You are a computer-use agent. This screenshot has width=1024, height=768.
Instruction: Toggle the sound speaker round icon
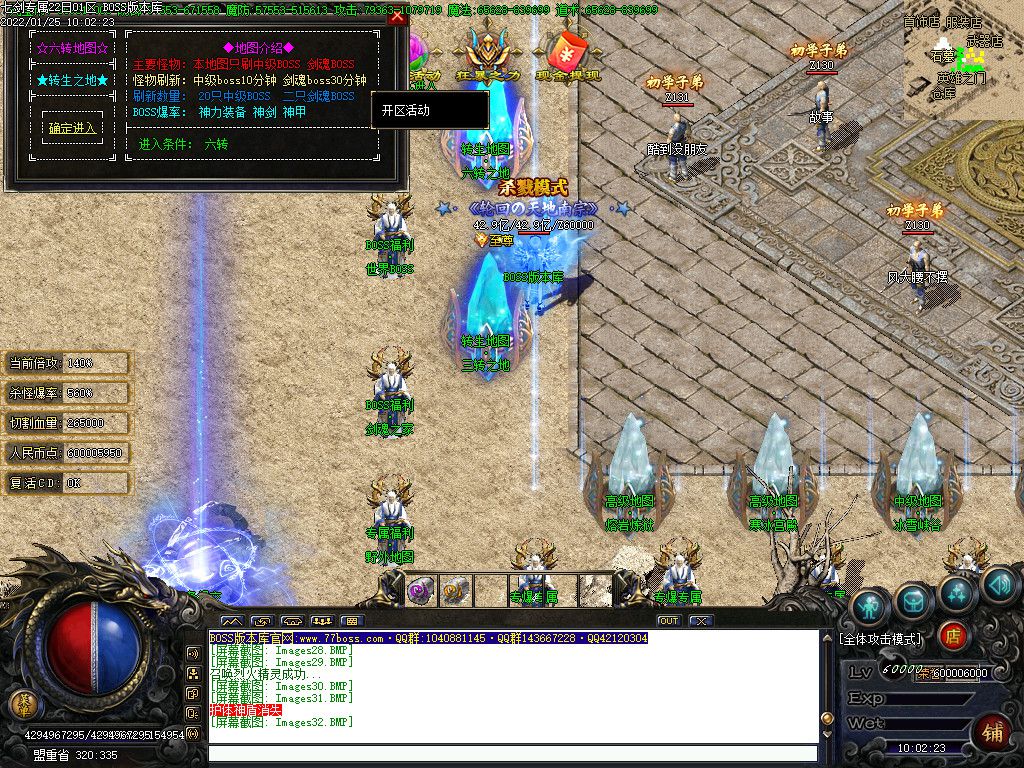(x=999, y=584)
